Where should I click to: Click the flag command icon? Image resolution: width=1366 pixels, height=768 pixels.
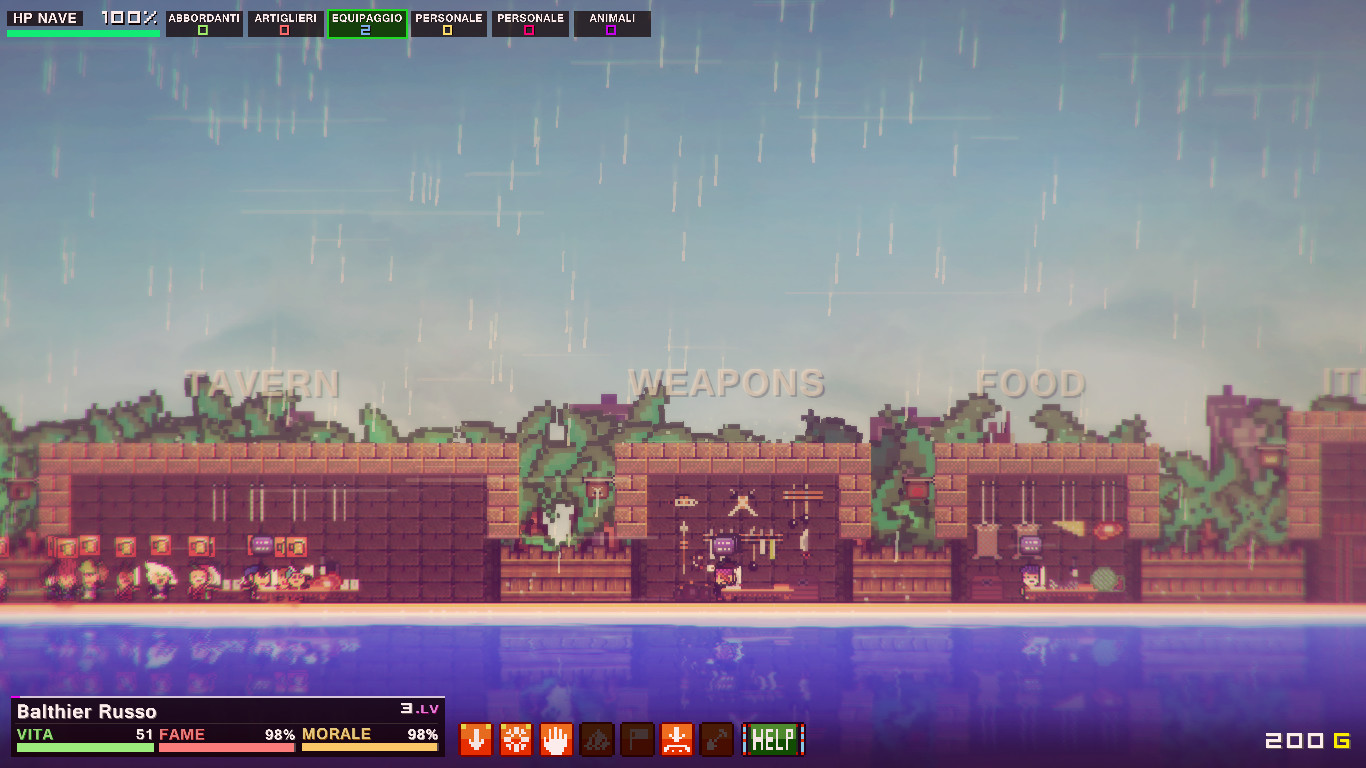click(x=636, y=740)
